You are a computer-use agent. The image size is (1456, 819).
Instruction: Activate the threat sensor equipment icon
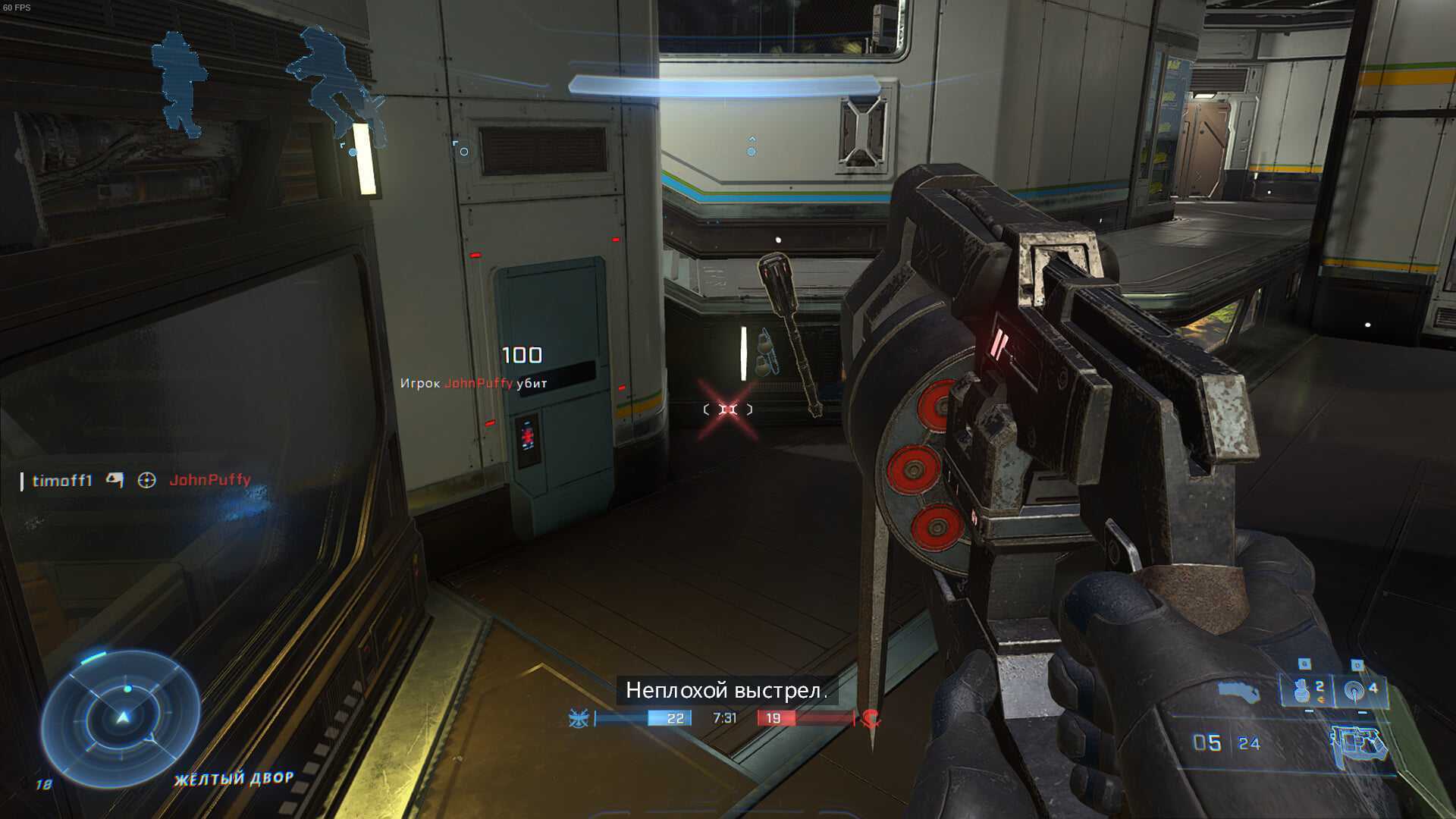click(1355, 690)
